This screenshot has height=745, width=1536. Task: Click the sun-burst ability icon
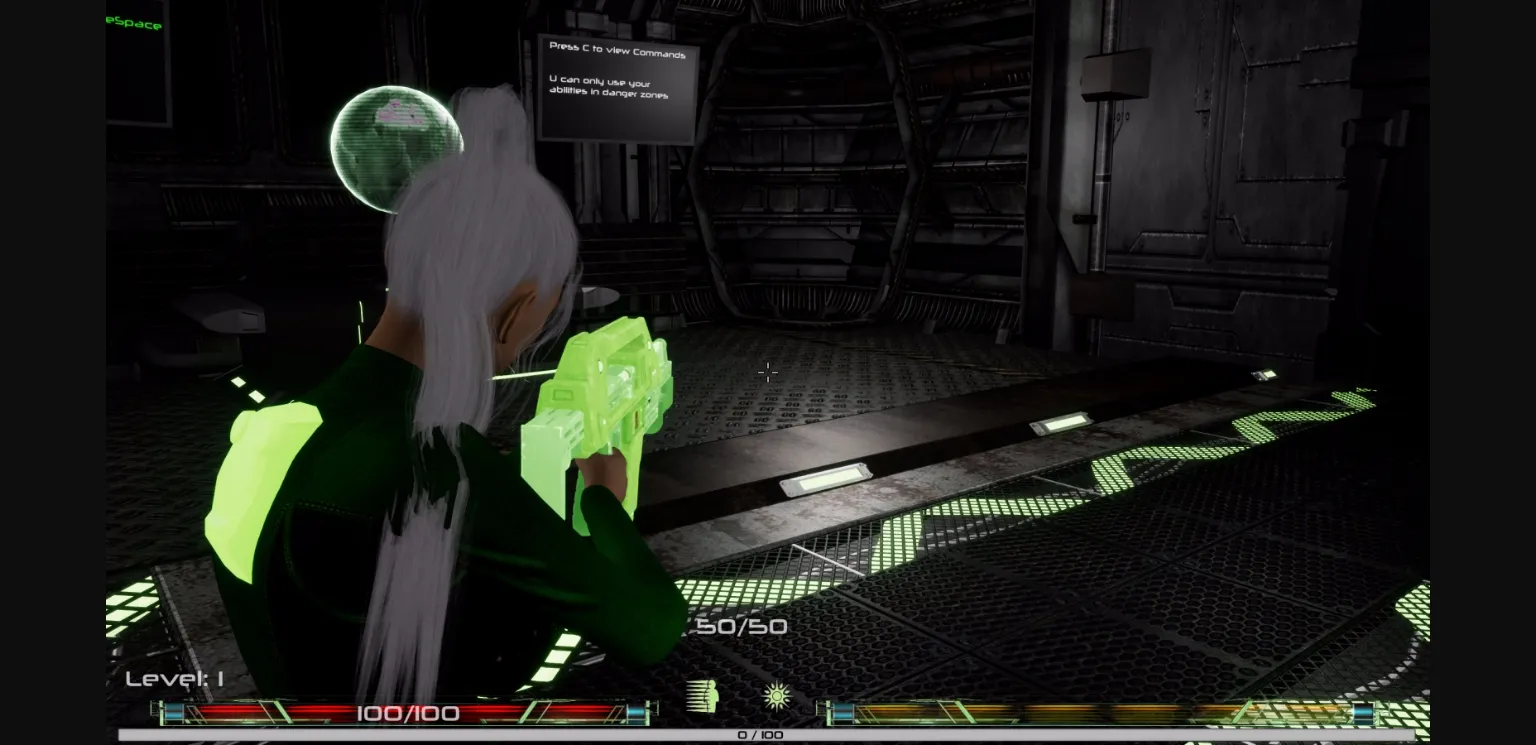pyautogui.click(x=776, y=695)
